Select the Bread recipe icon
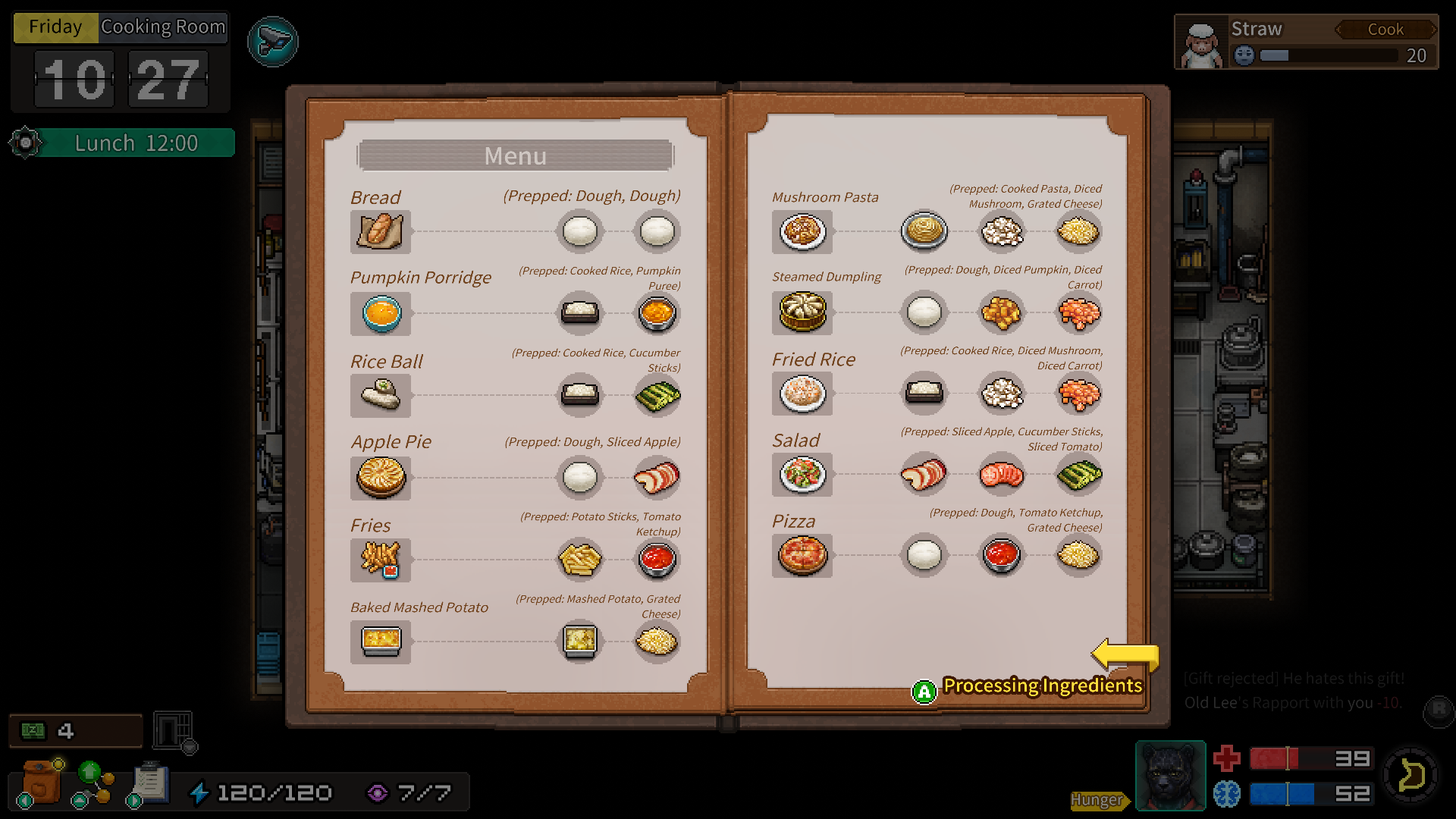This screenshot has height=819, width=1456. tap(381, 231)
